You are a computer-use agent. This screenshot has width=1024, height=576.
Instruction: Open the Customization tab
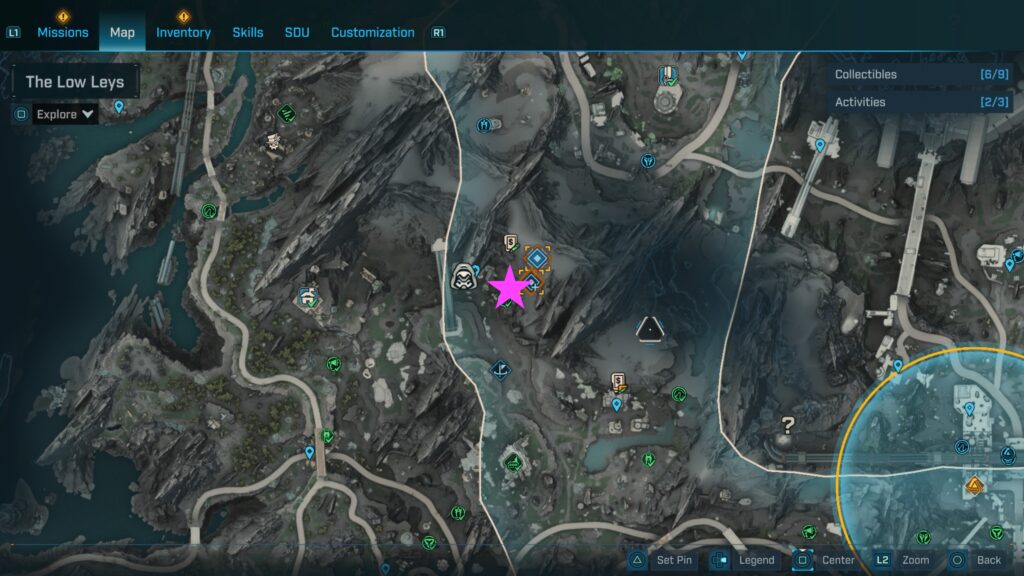372,32
